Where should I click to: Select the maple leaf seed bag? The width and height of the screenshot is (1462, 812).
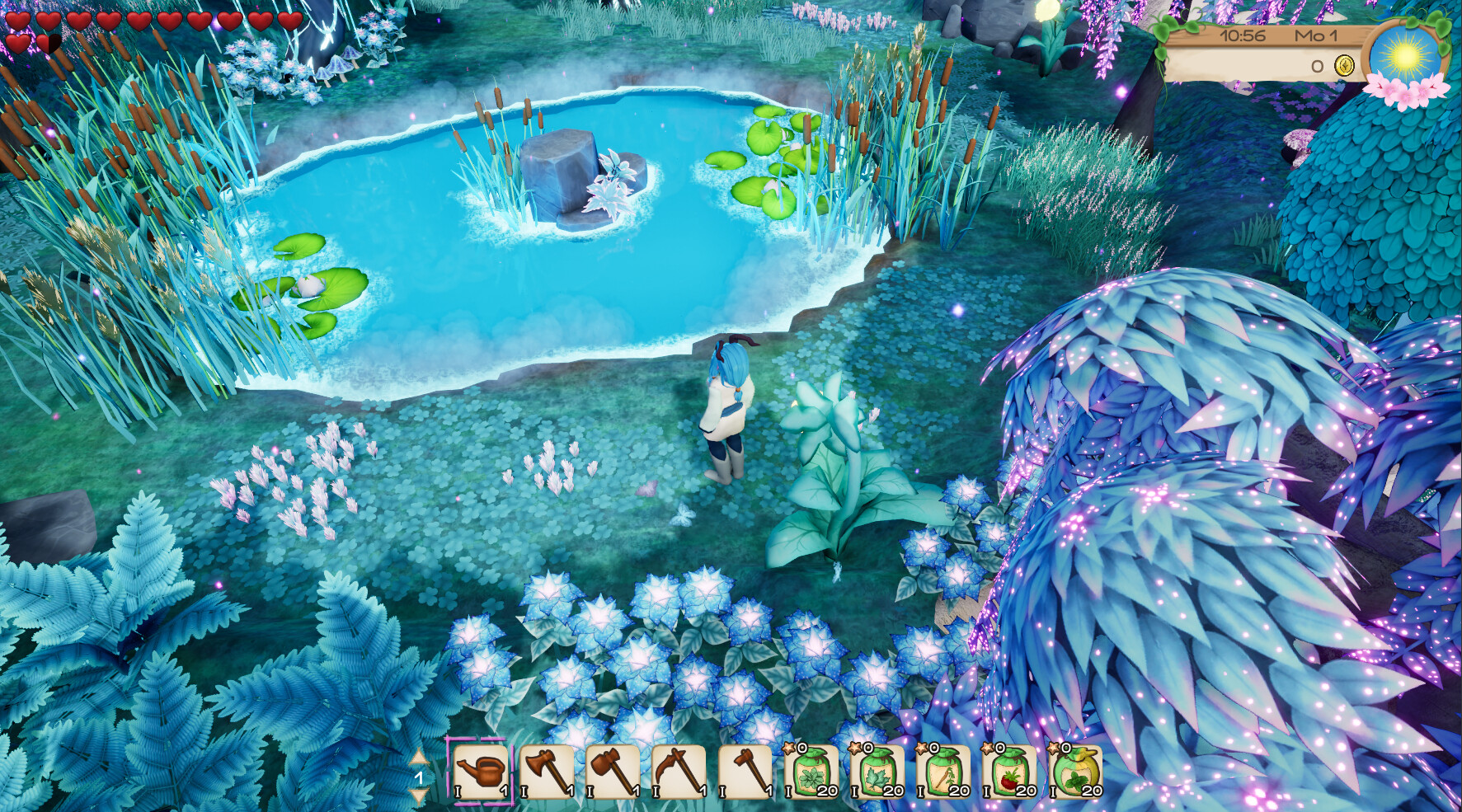[879, 773]
